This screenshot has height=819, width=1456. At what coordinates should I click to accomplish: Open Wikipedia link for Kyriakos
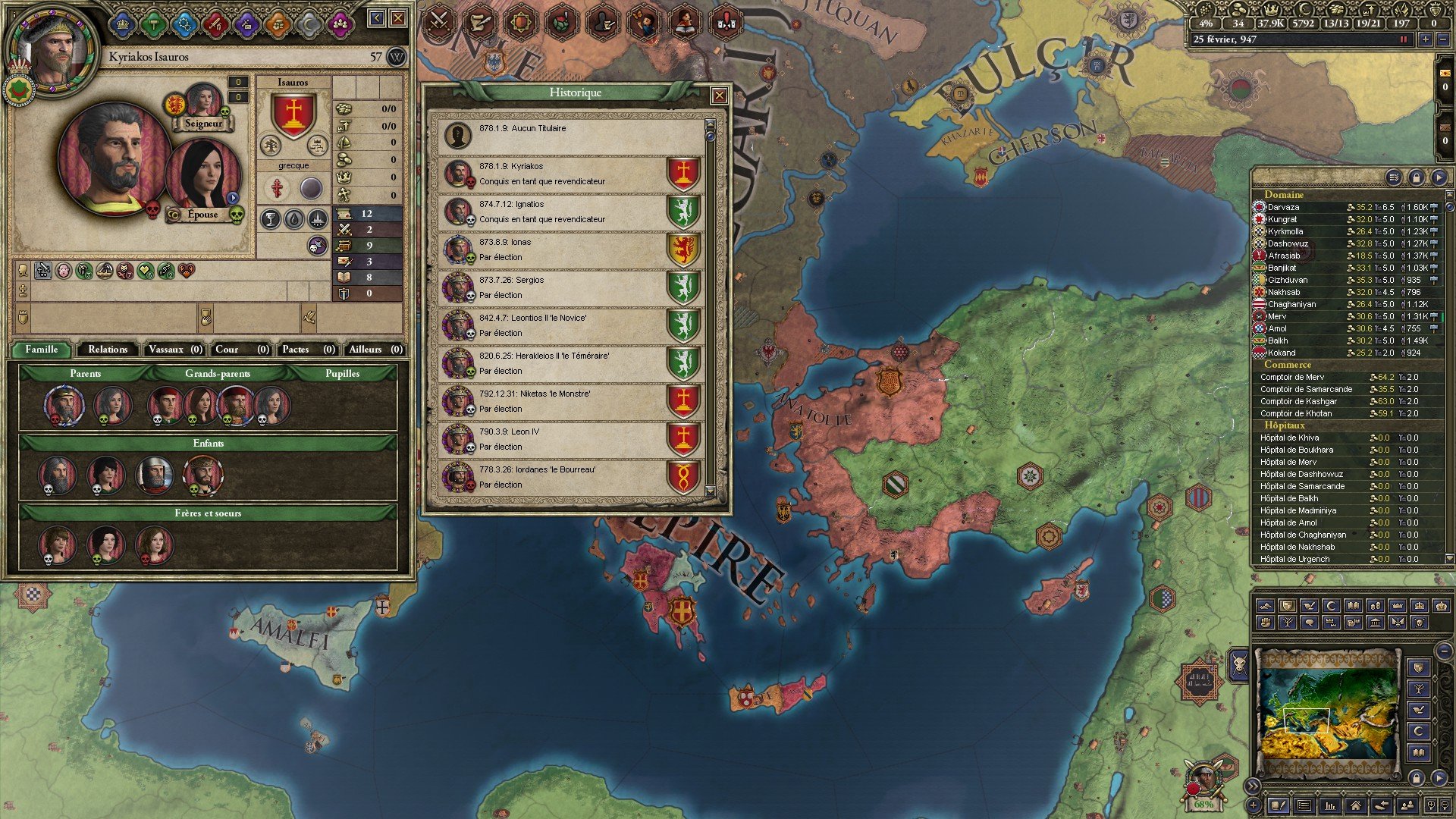pyautogui.click(x=396, y=57)
